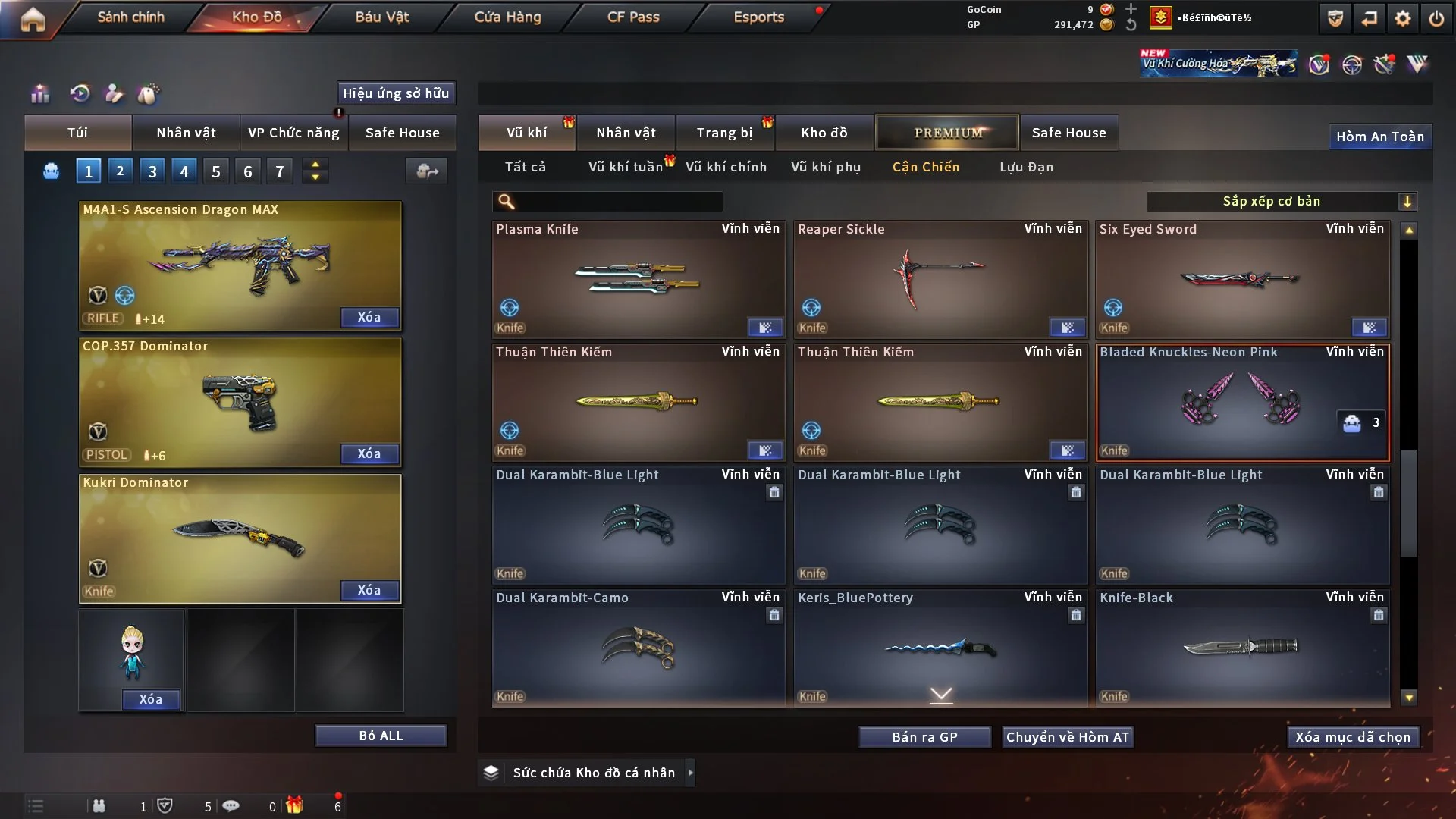Click the Bỏ ALL button
Screen dimensions: 1456x819
[381, 736]
